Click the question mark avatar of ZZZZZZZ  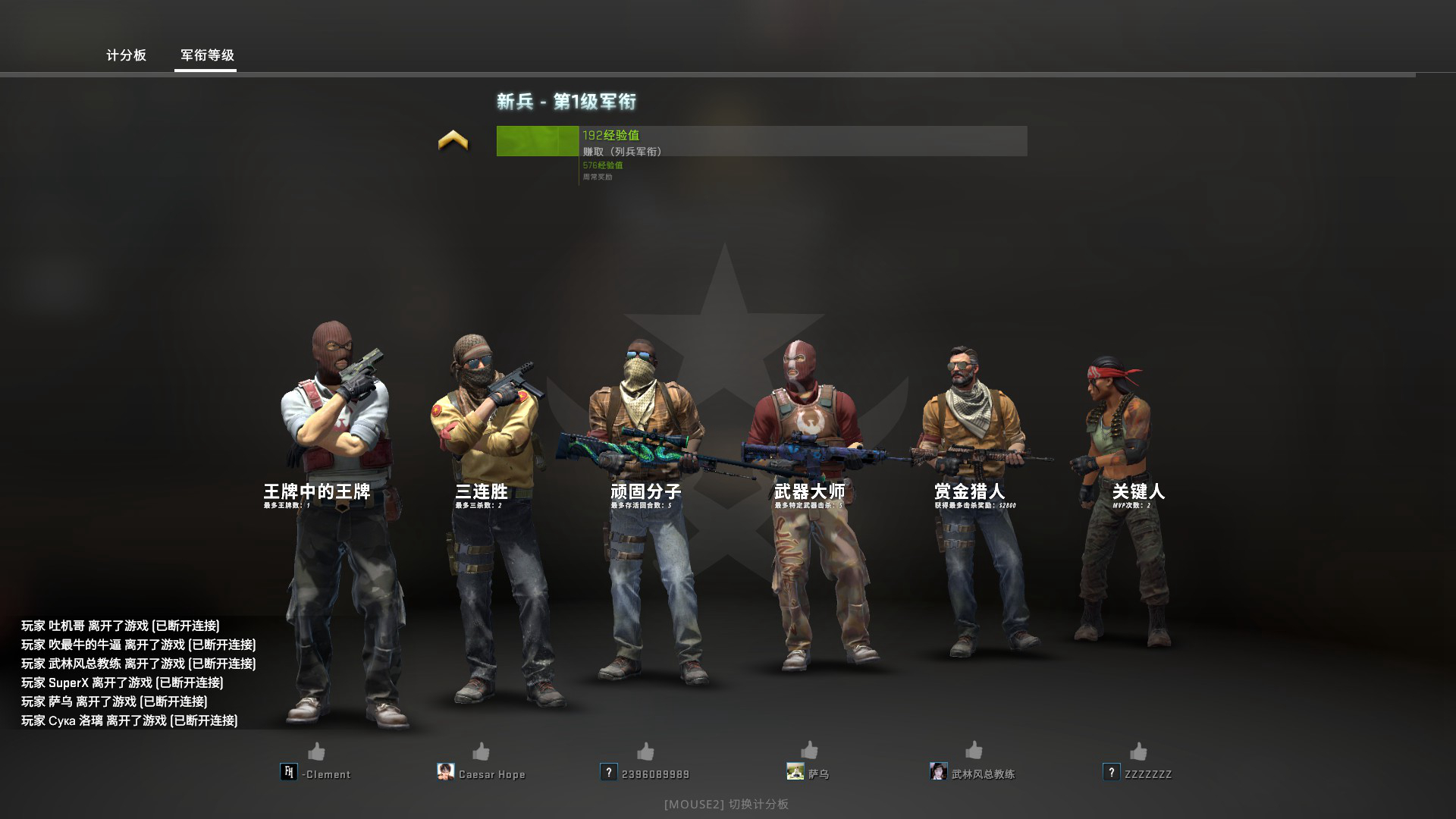point(1112,772)
